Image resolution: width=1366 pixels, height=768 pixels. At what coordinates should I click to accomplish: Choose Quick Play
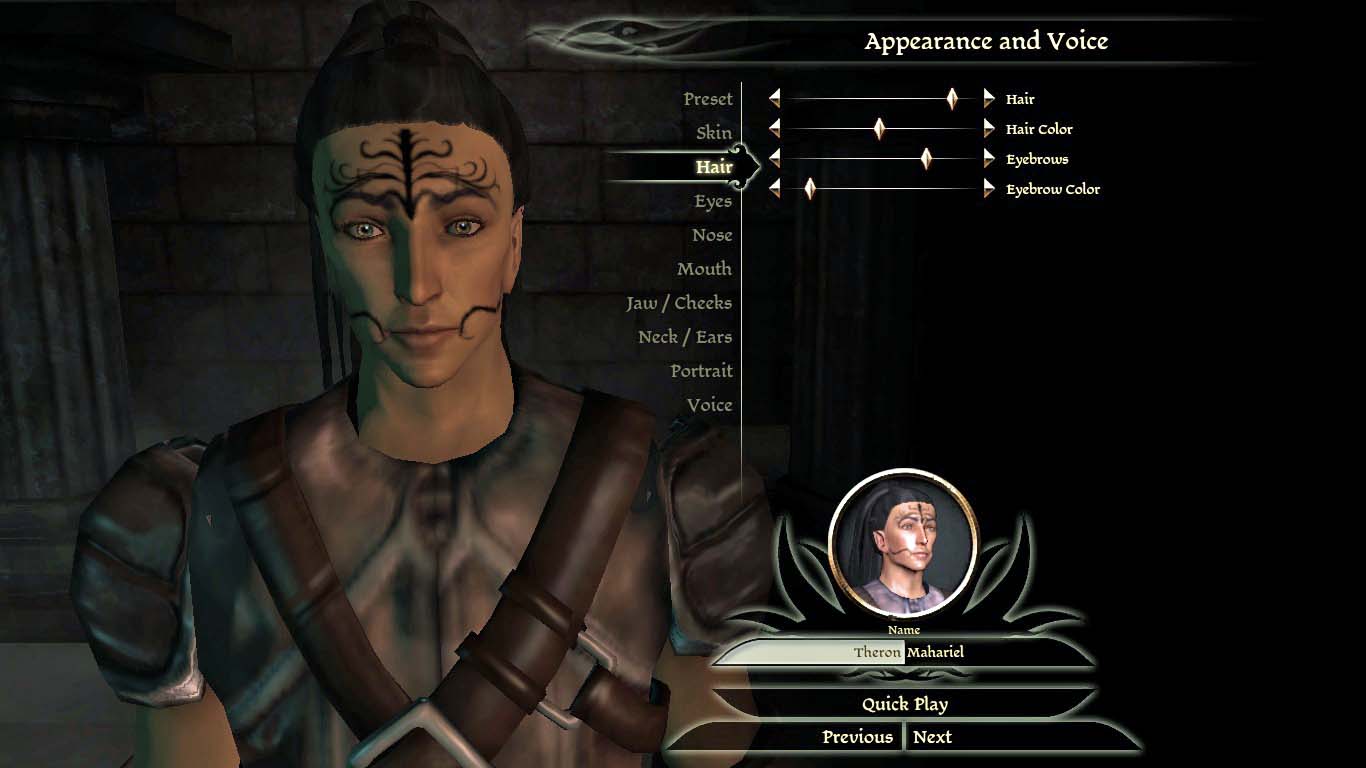pos(905,704)
